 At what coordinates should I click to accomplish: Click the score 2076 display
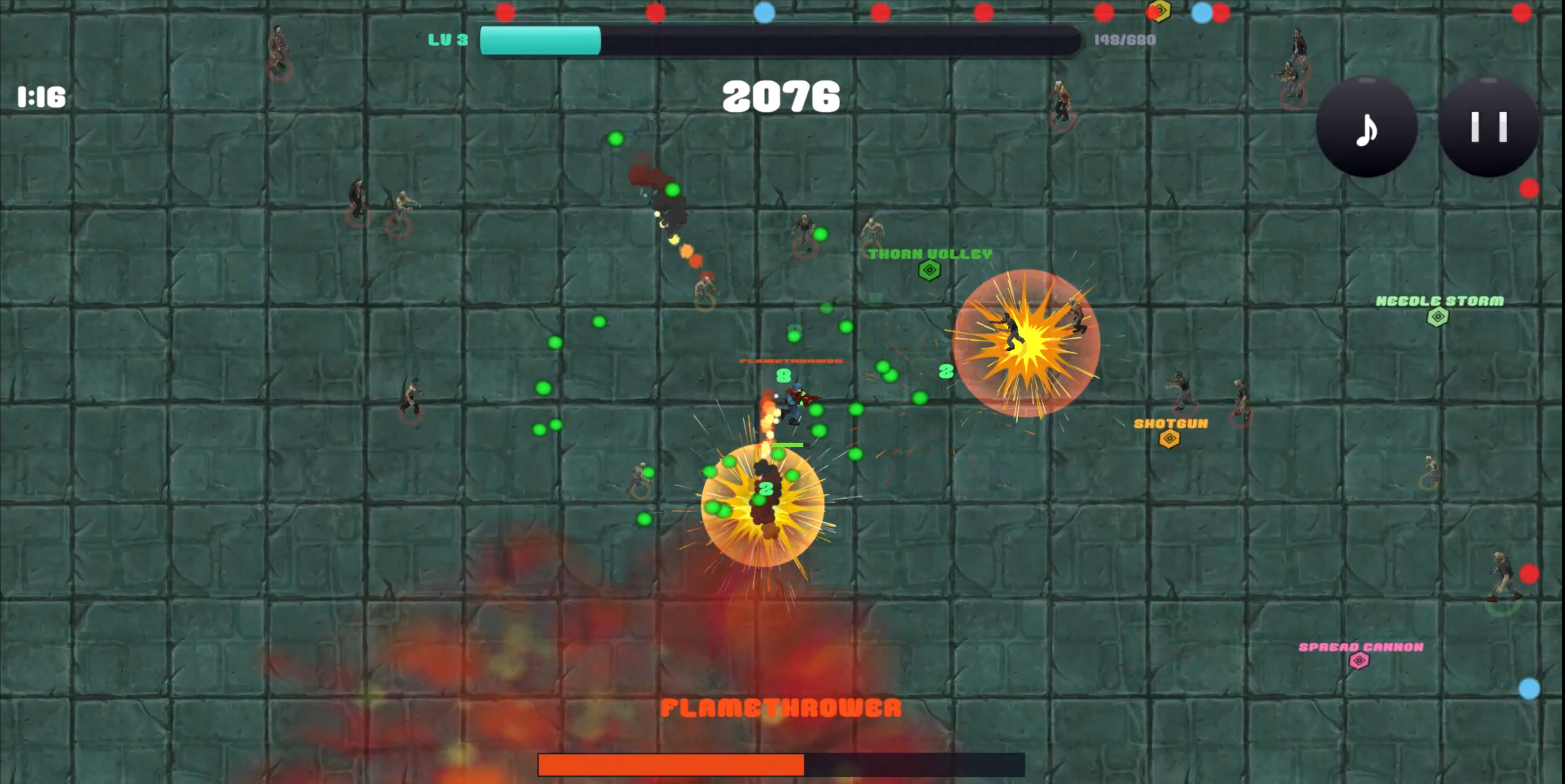(x=782, y=97)
